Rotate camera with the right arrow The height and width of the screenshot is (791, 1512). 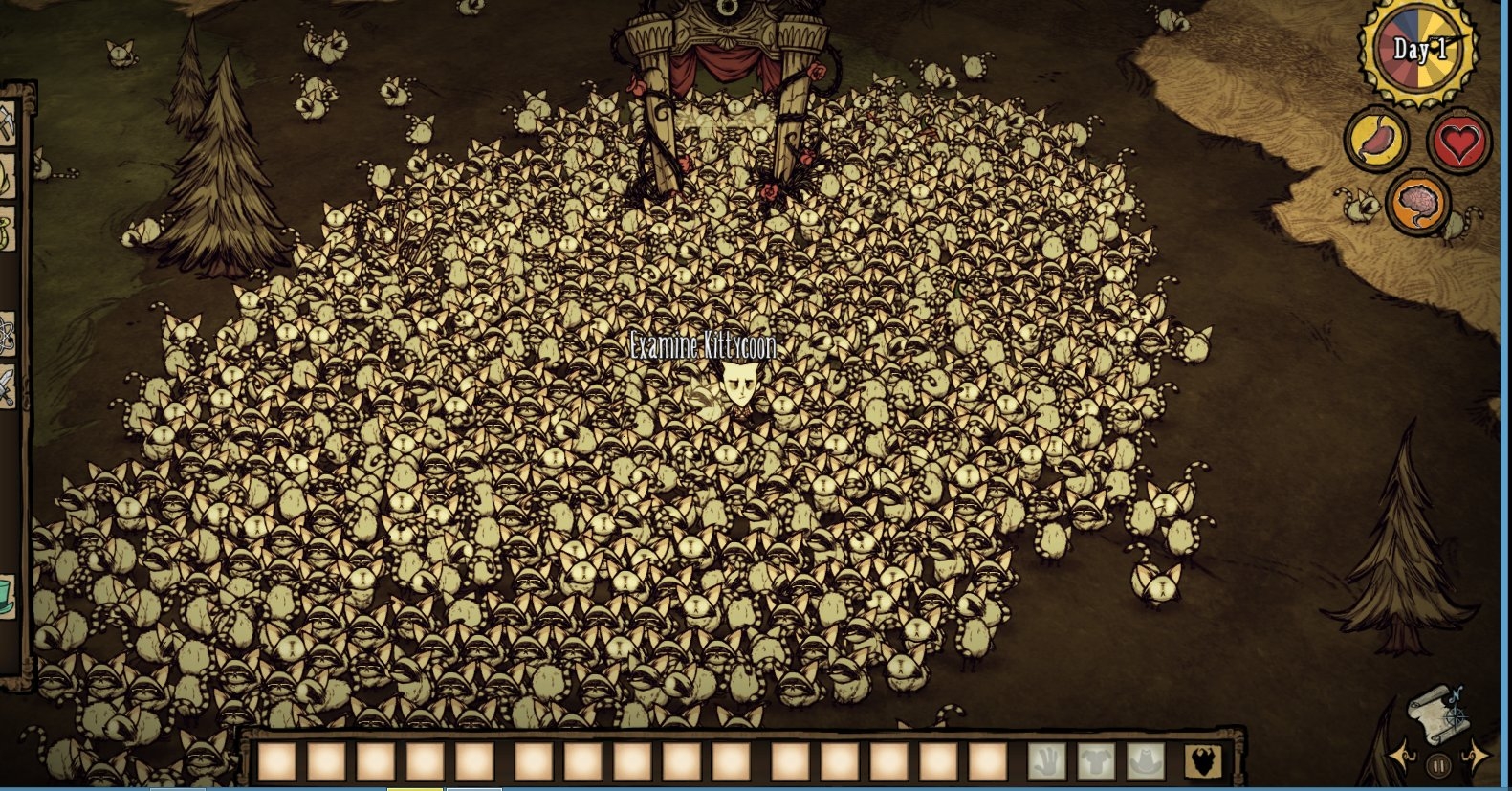[x=1475, y=757]
